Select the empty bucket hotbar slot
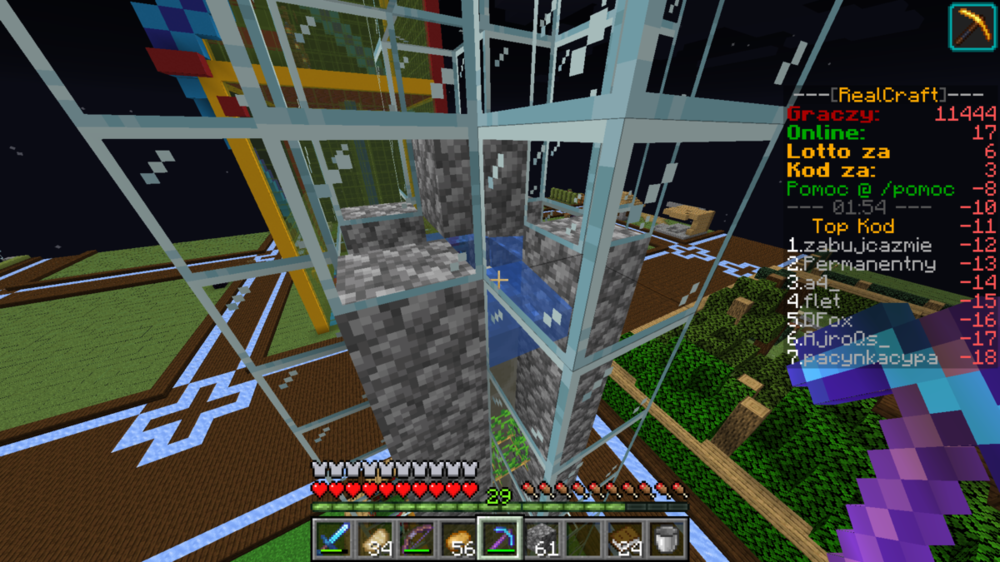 (667, 538)
